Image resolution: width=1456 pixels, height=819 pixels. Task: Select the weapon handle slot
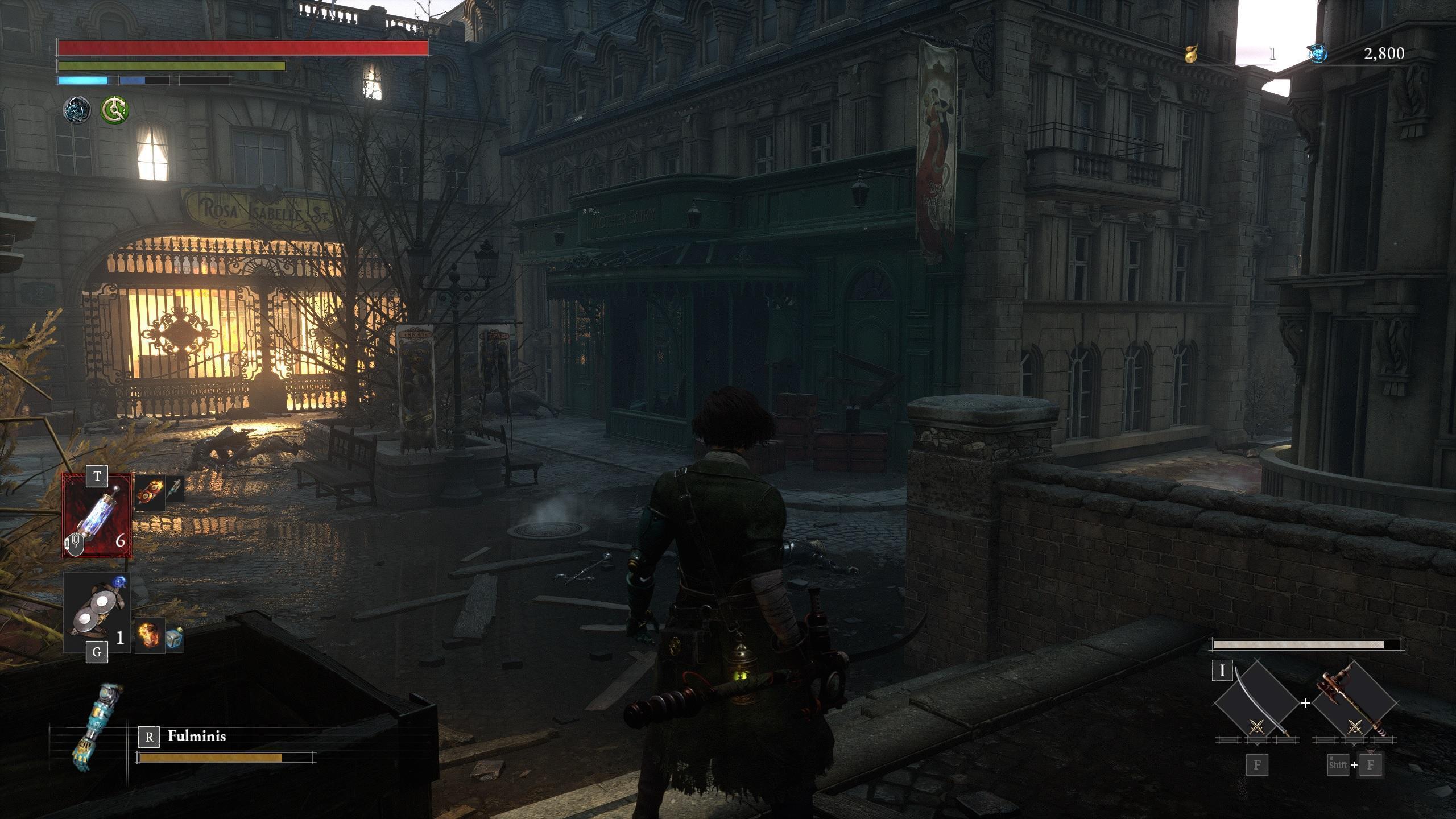point(1355,704)
